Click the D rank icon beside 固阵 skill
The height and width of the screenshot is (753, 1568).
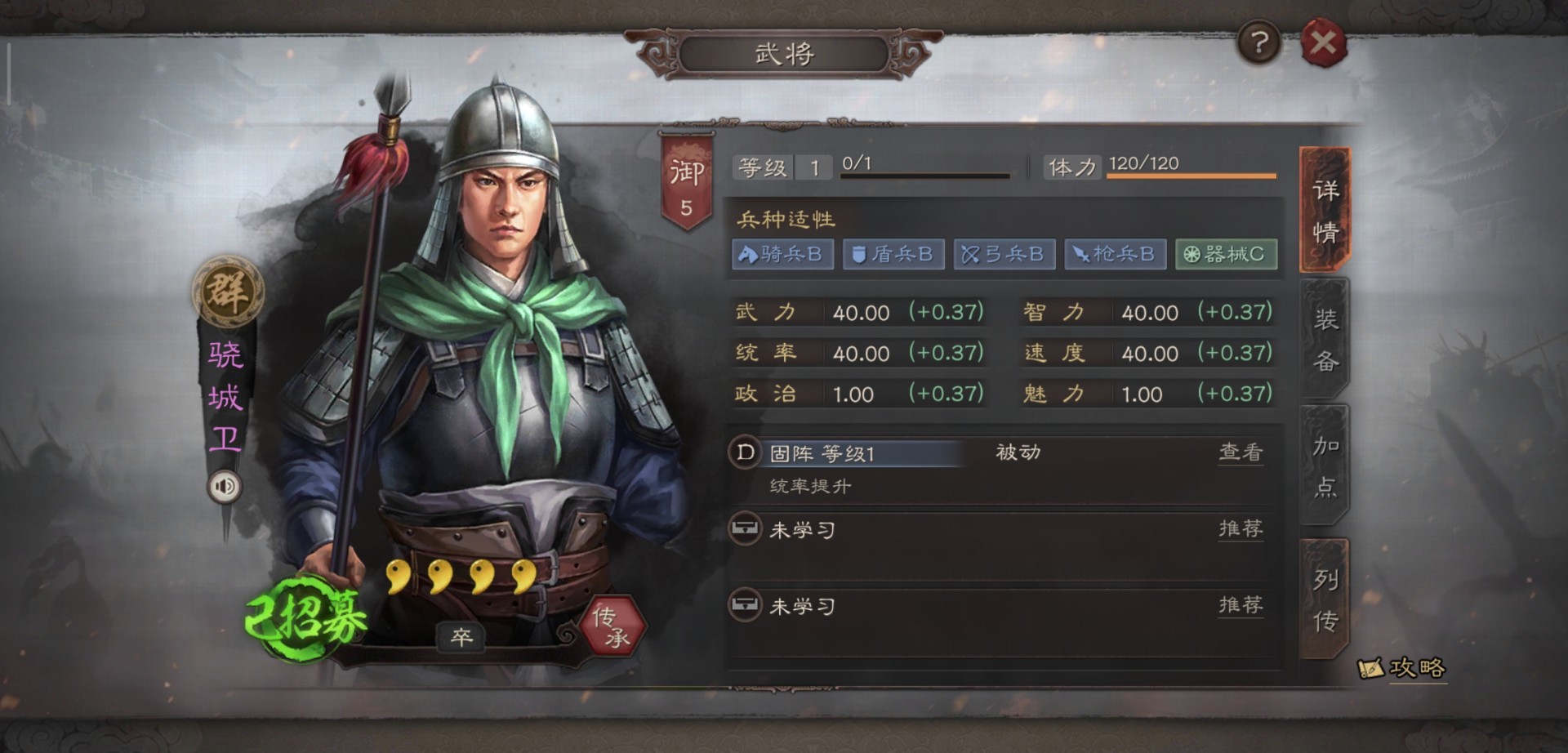[x=744, y=452]
